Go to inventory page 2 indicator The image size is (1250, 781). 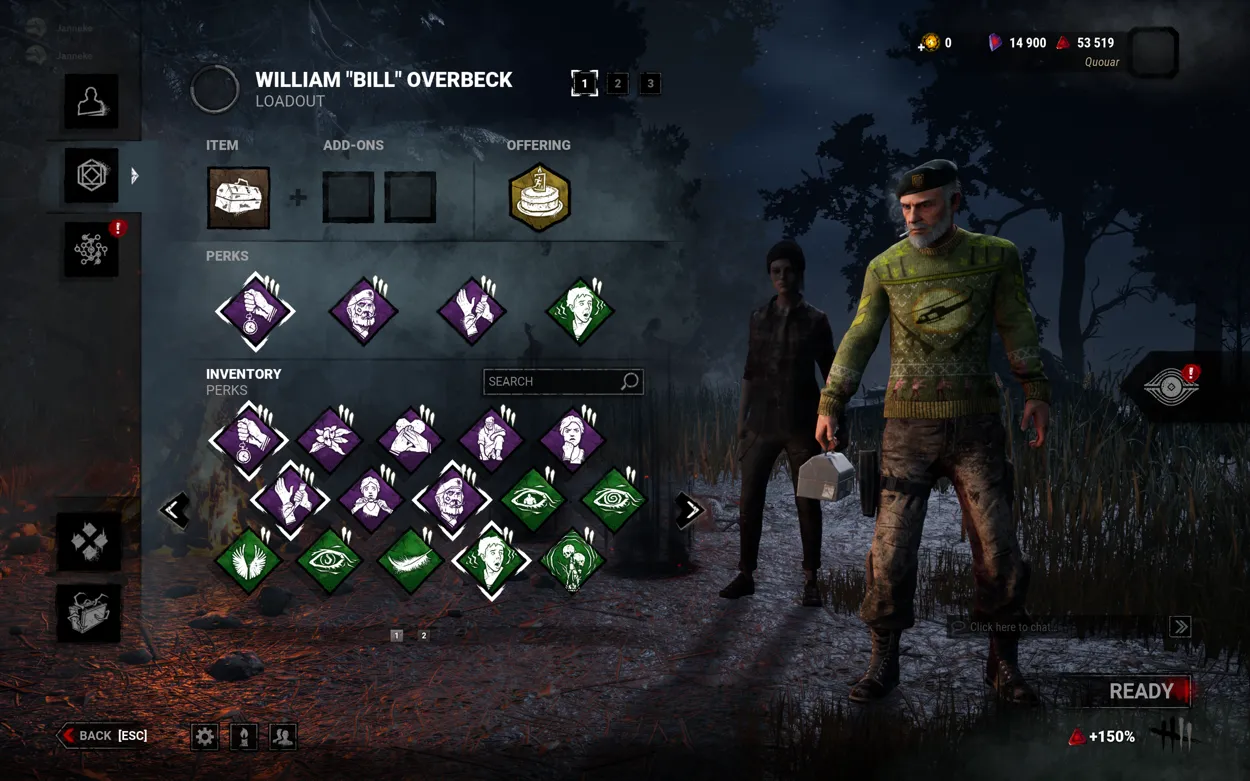tap(424, 635)
